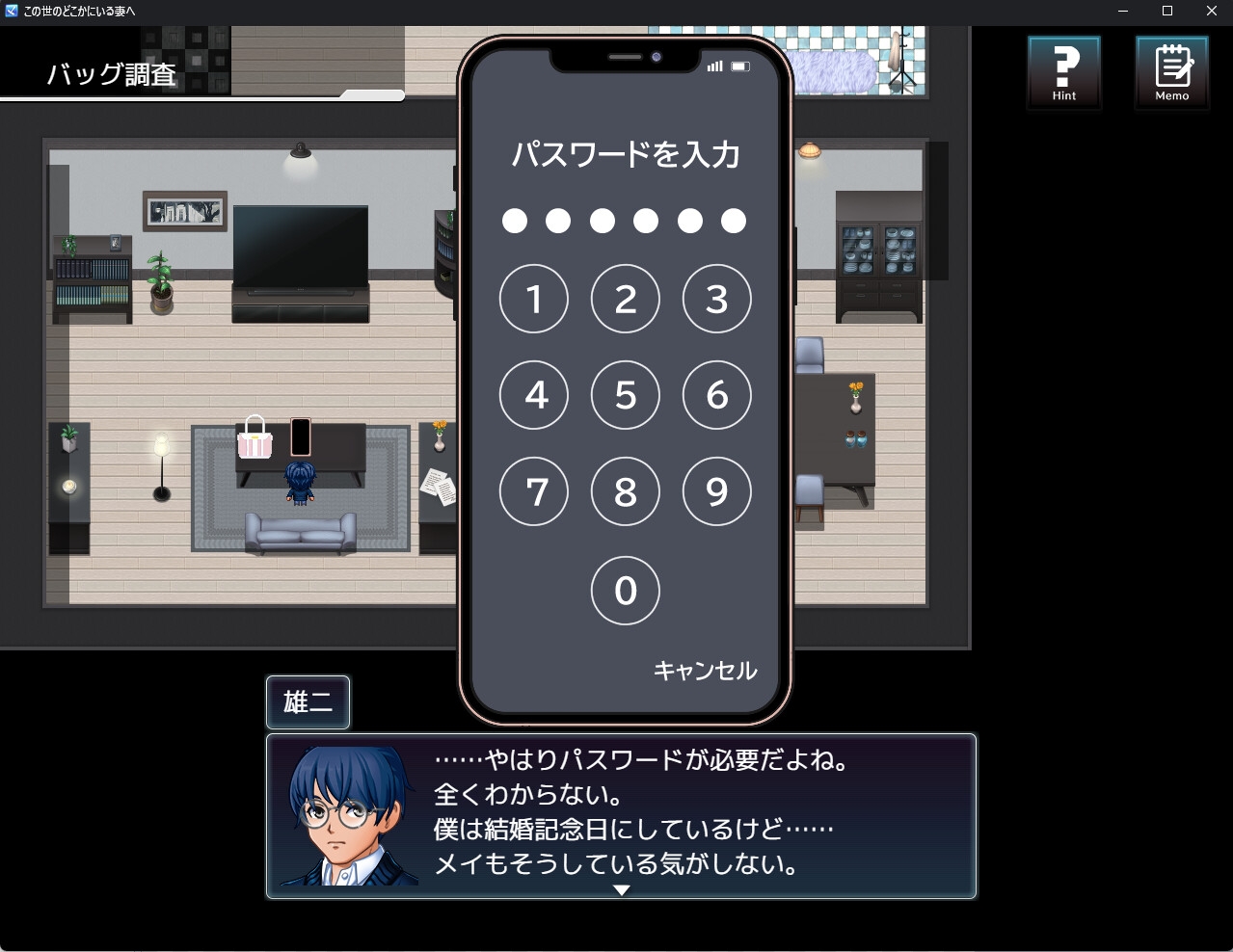Enter digit 2 on the phone keypad

[x=626, y=299]
